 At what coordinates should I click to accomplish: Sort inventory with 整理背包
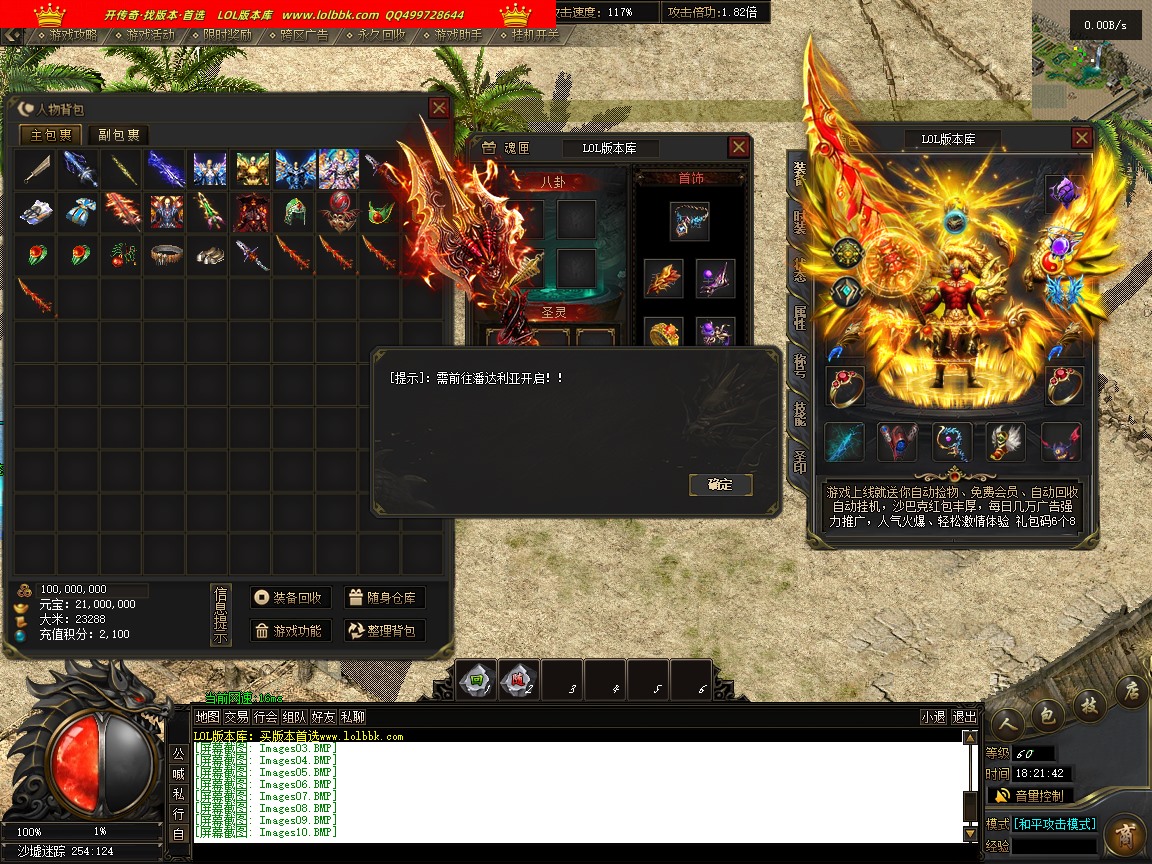coord(385,631)
